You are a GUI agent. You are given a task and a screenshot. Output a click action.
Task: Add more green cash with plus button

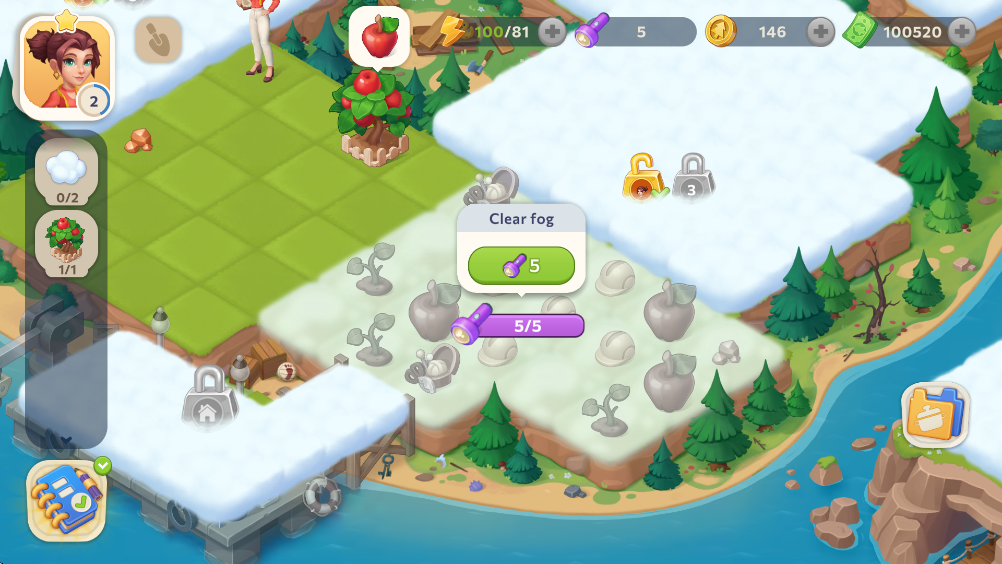[x=962, y=32]
